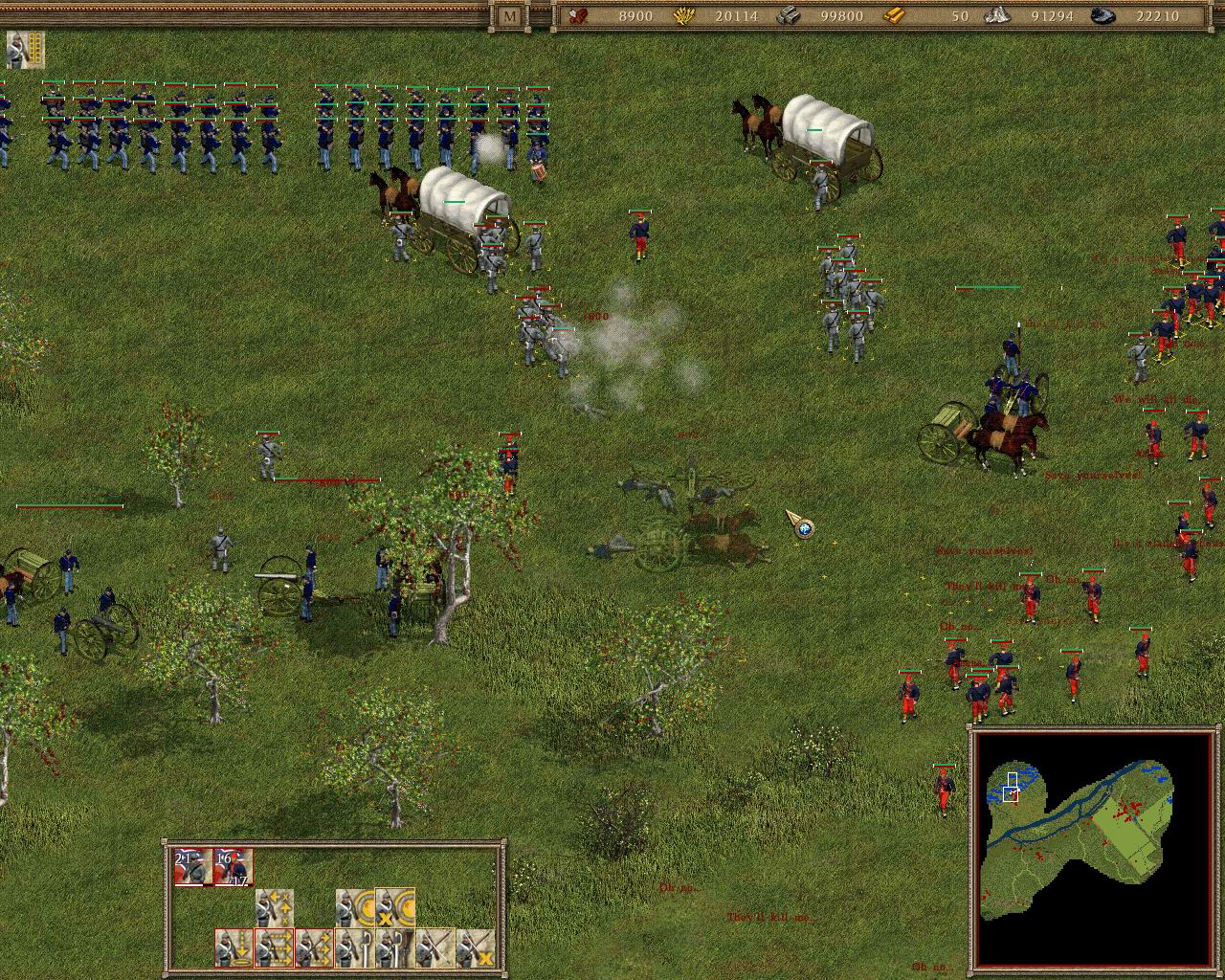
Task: Select the crossed rifles stance icon
Action: click(x=433, y=947)
